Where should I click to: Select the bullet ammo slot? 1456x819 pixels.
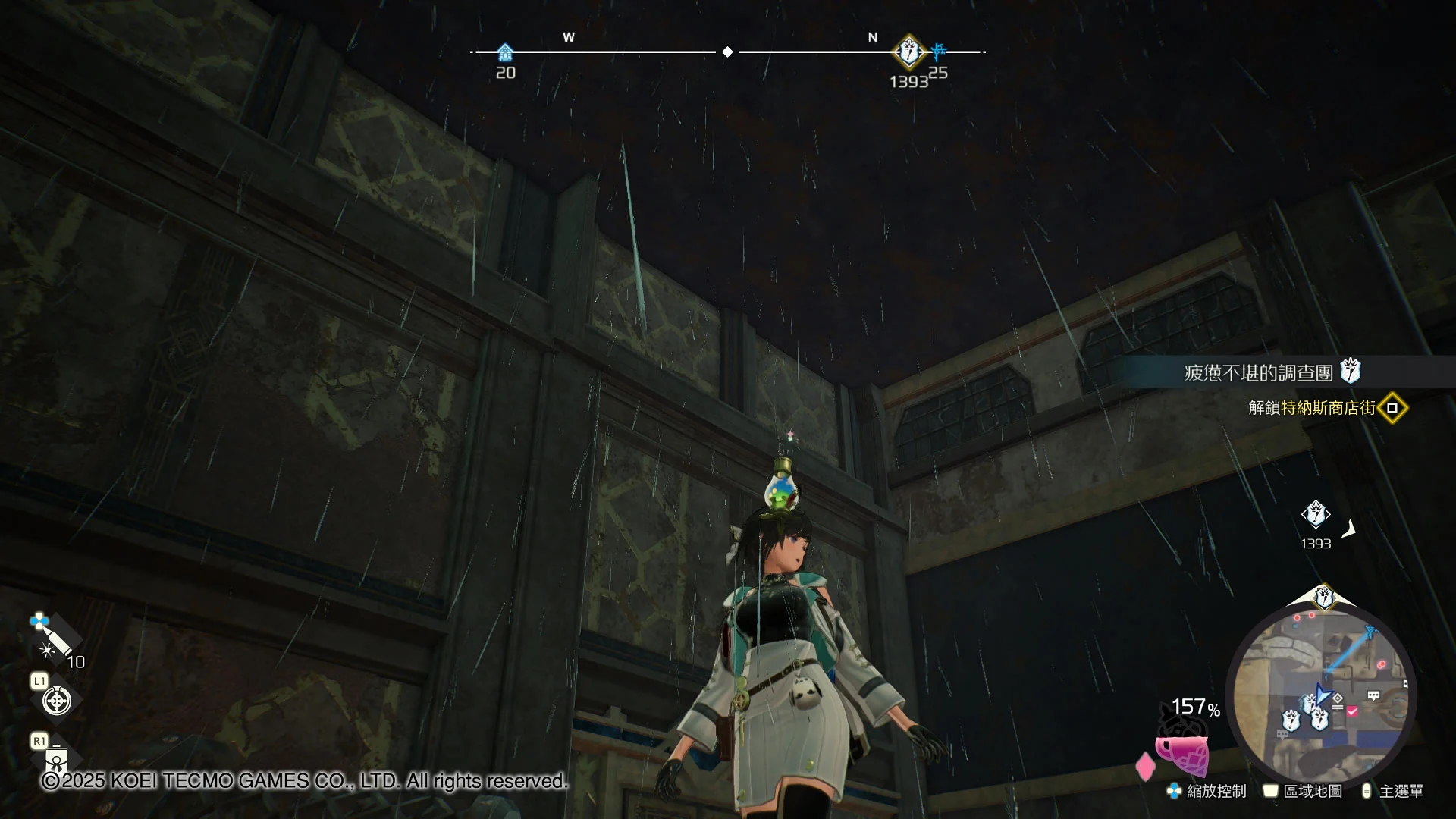(55, 639)
